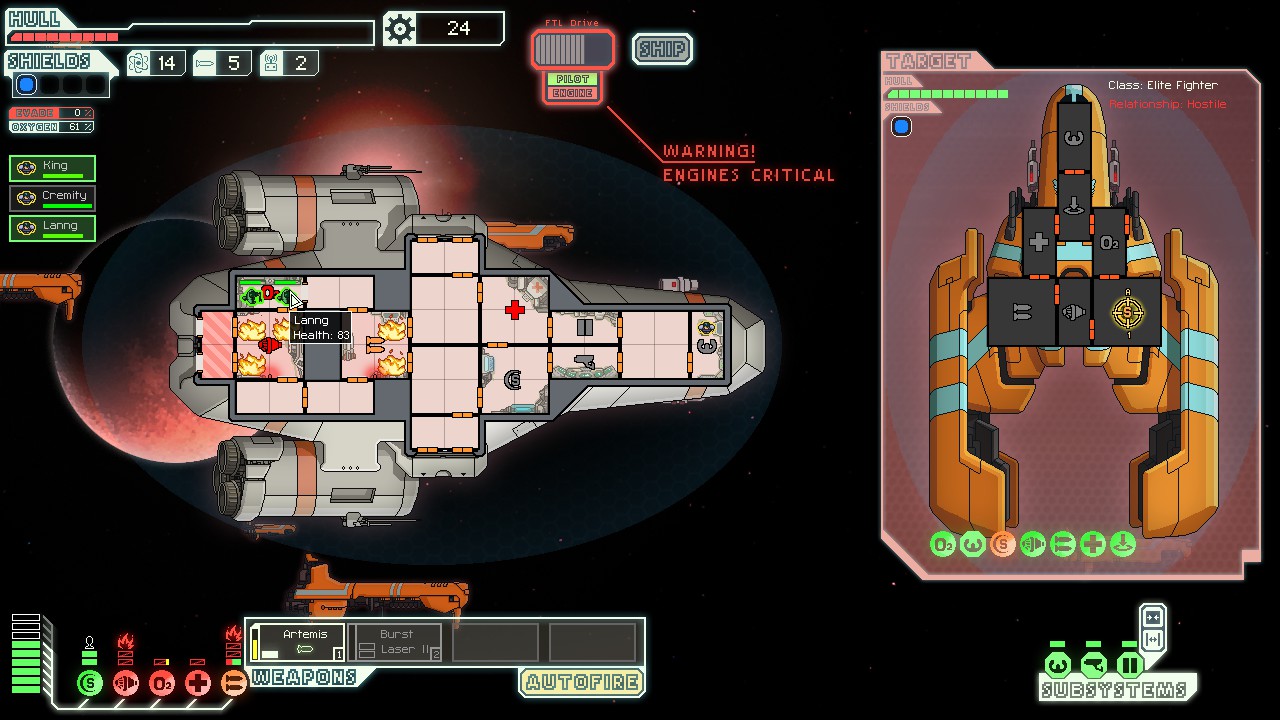Target the enemy oxygen room
The height and width of the screenshot is (720, 1280).
[1109, 243]
